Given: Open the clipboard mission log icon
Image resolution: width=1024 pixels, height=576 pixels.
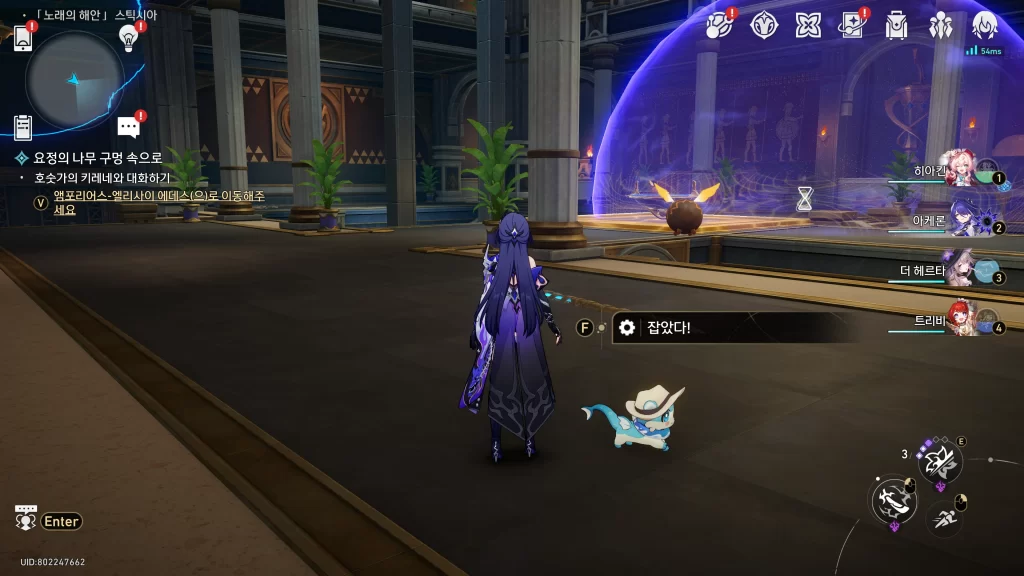Looking at the screenshot, I should [x=23, y=127].
